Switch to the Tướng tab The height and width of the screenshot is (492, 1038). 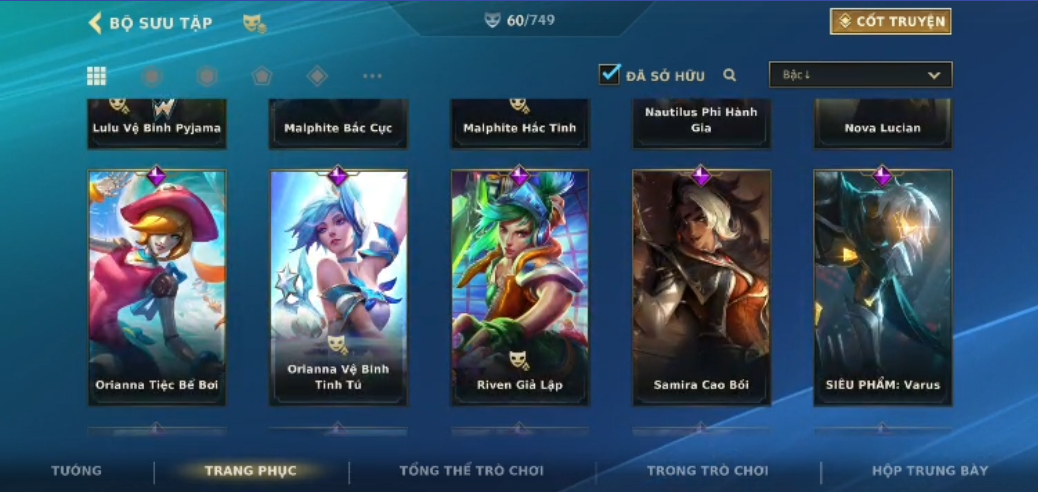(x=77, y=470)
